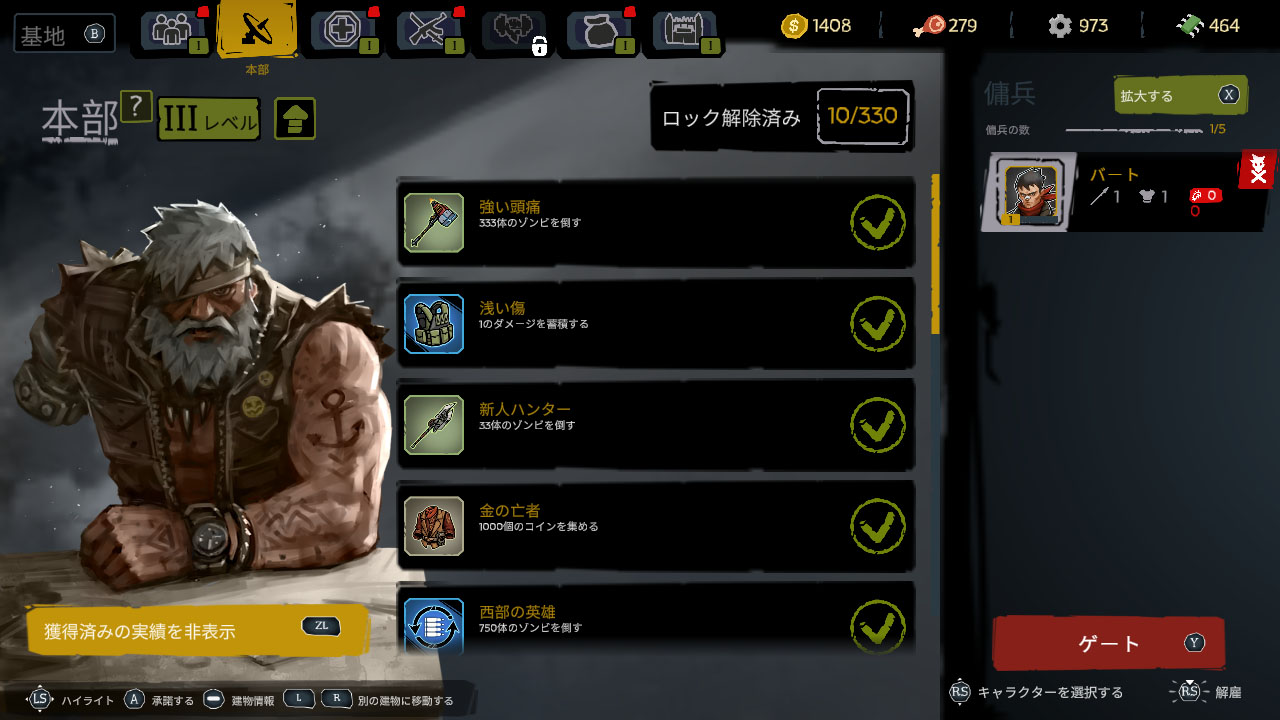Screen dimensions: 1280x720
Task: Select the 強い頭痛 achievement row
Action: tap(655, 222)
